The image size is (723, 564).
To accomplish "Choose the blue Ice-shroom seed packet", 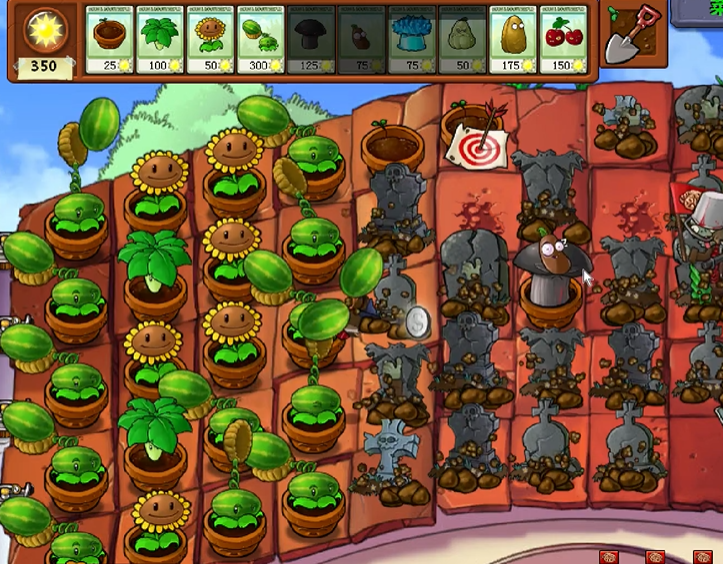I will [x=412, y=41].
